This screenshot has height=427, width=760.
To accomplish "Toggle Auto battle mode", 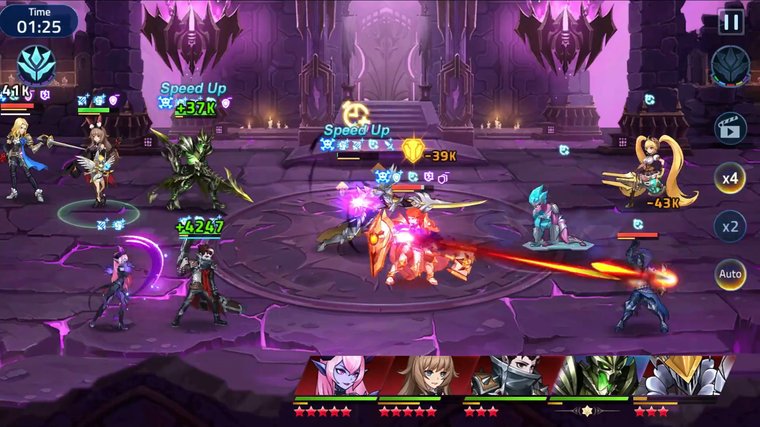I will (730, 273).
